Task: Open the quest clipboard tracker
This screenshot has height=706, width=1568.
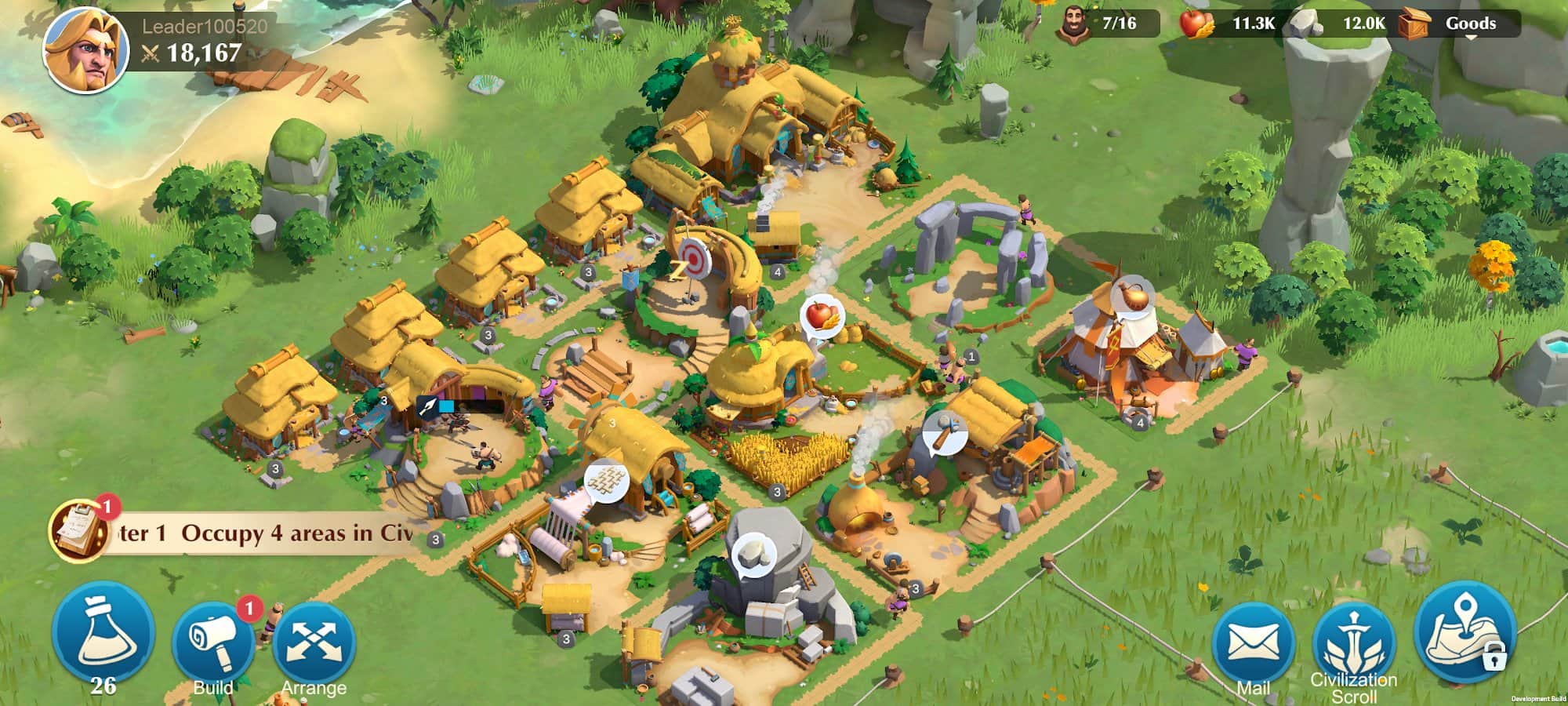Action: pos(79,531)
